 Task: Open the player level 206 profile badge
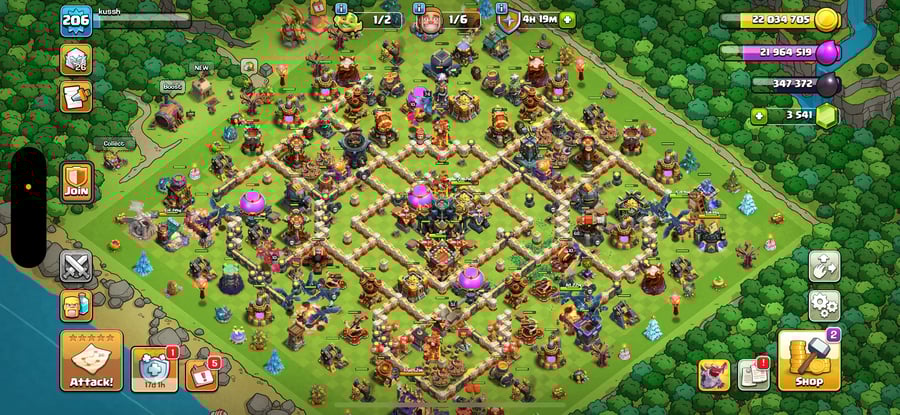click(76, 20)
